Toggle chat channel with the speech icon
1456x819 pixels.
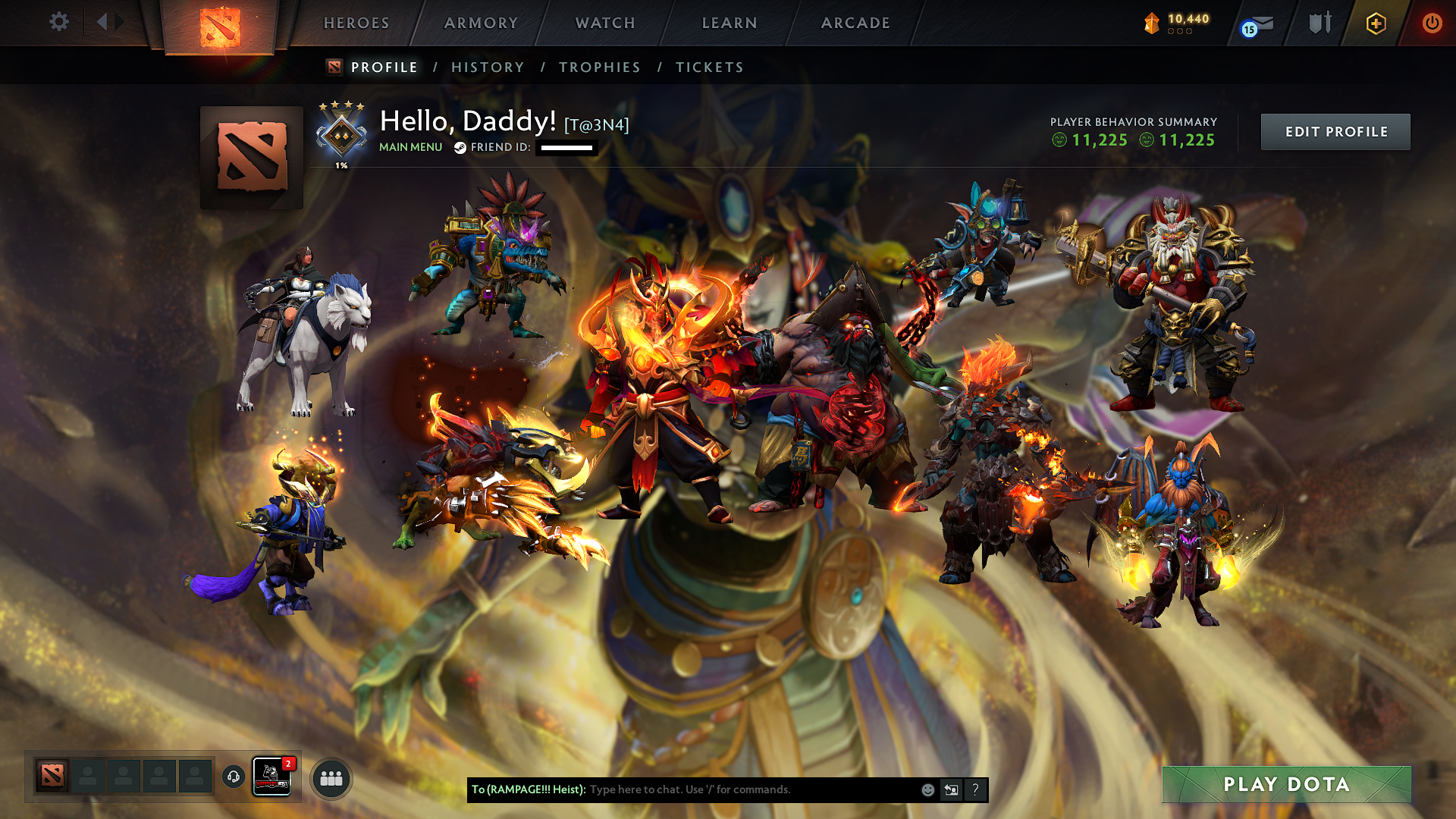(951, 789)
